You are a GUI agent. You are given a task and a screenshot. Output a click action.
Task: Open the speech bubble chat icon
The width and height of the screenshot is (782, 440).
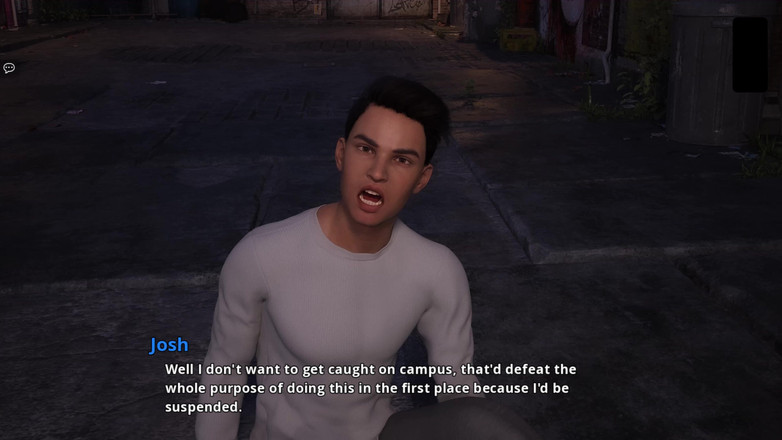tap(9, 68)
